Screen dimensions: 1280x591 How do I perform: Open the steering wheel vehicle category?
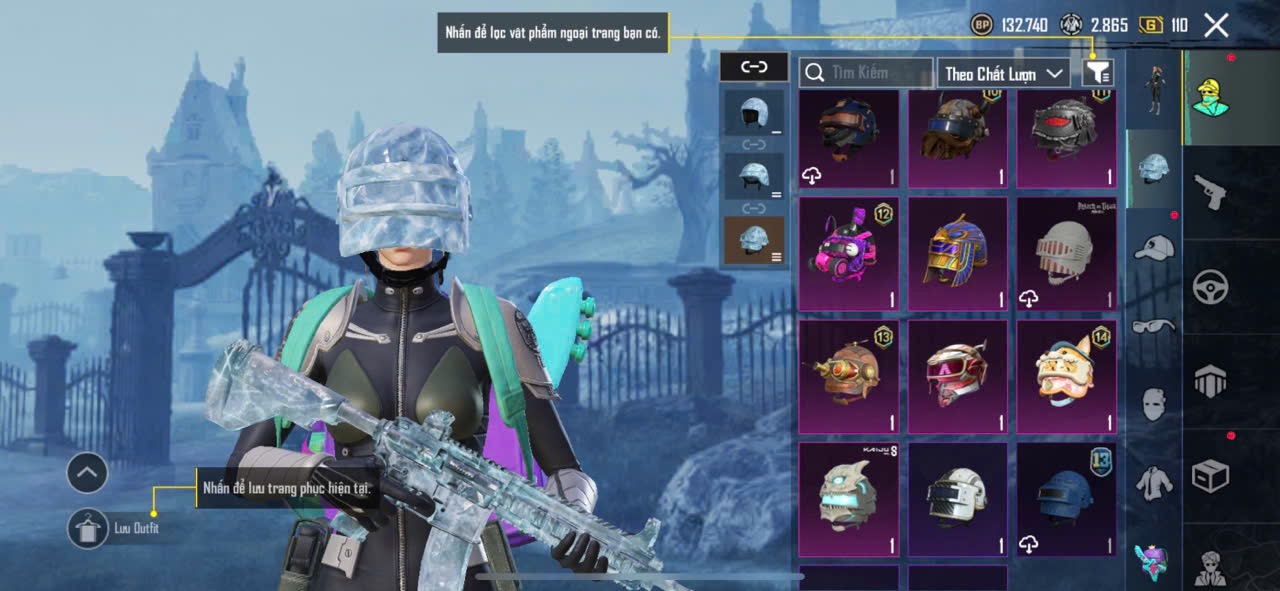click(1210, 287)
